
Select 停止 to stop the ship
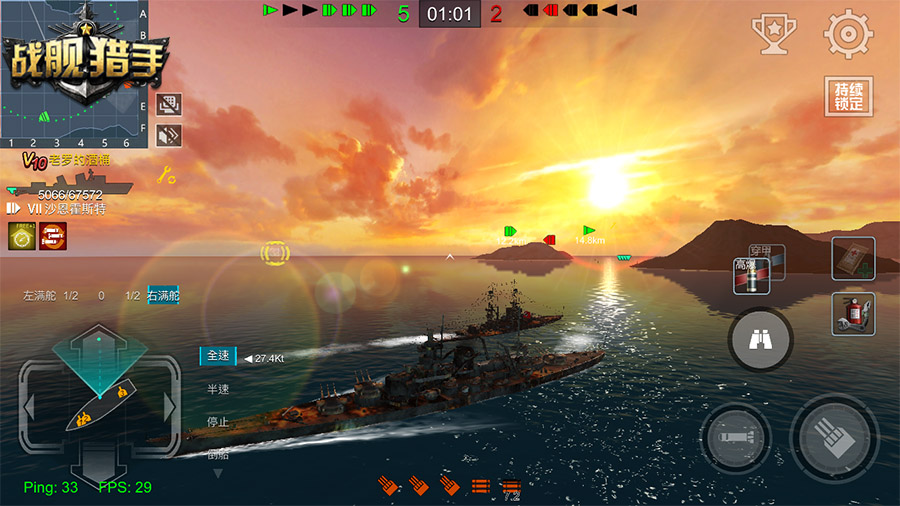coord(218,422)
